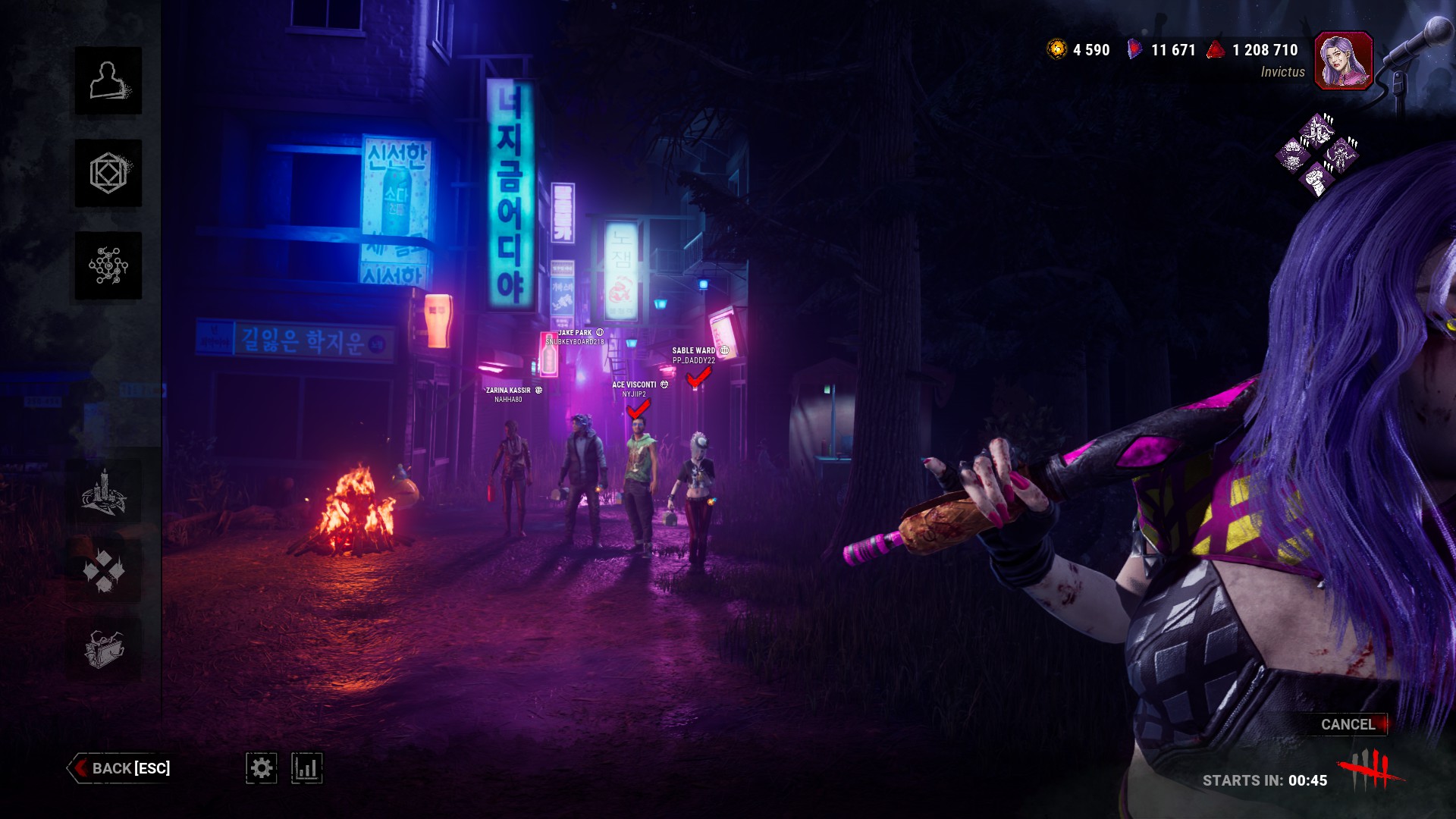Click Sable Ward's player nameplate

(694, 355)
